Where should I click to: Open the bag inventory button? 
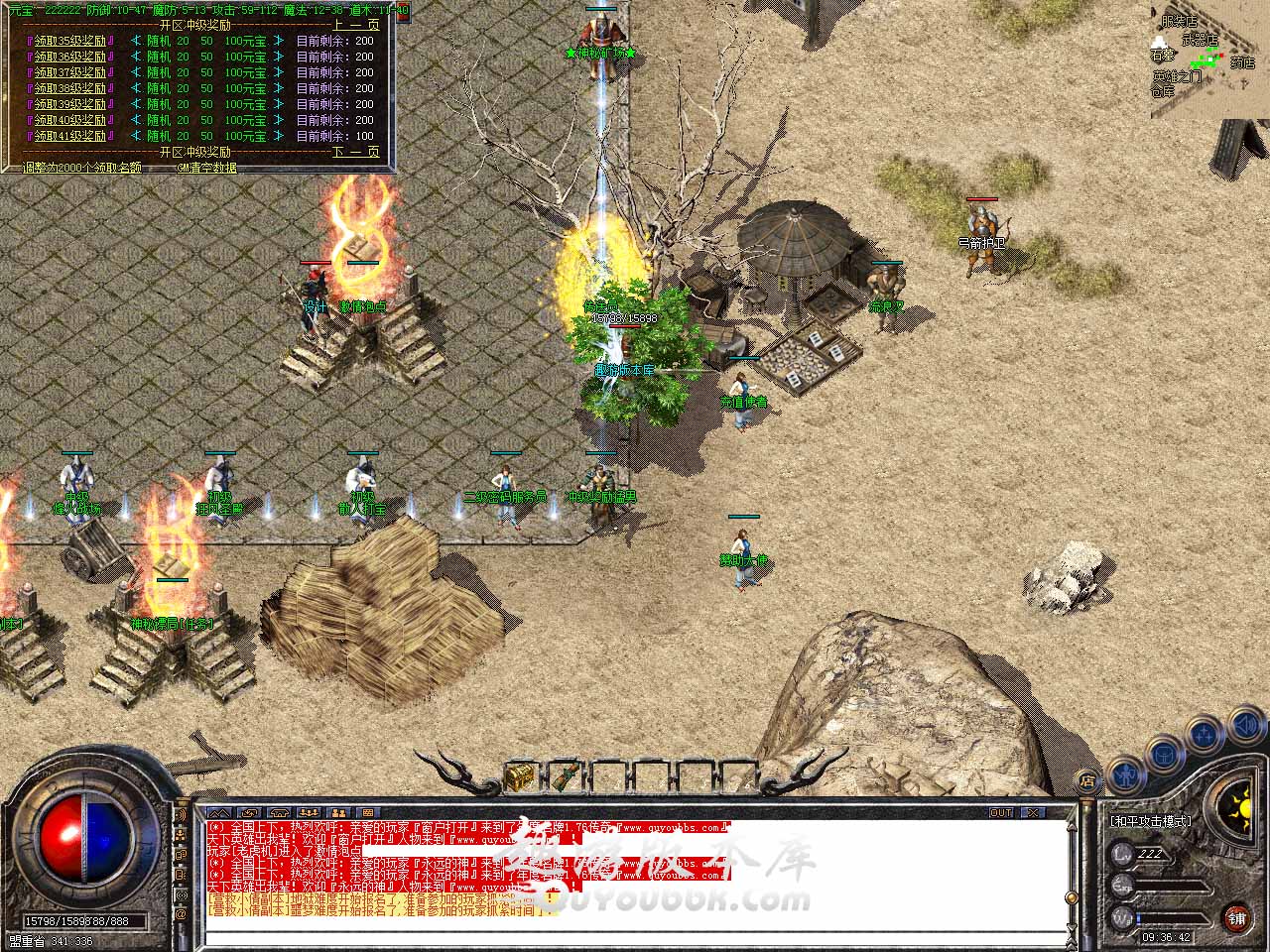[1166, 754]
